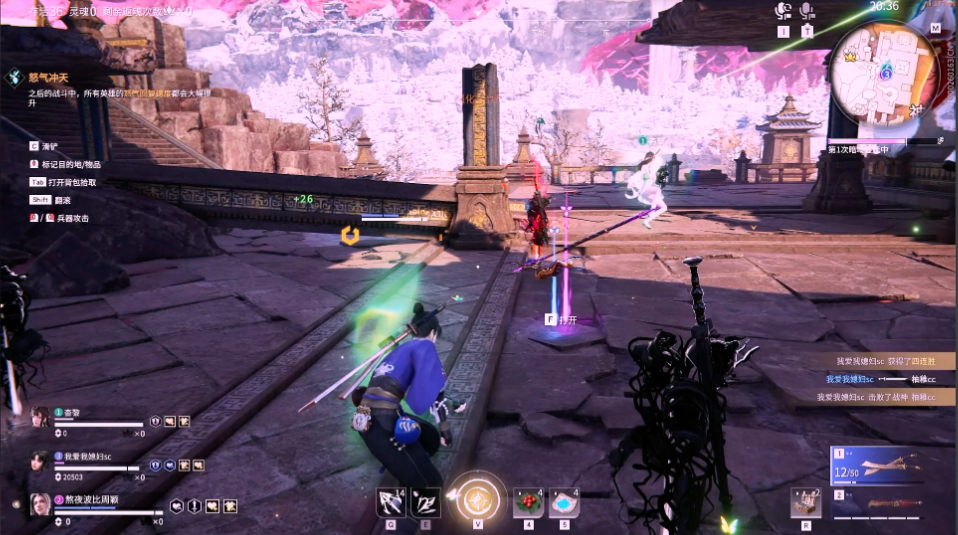Select the primary weapon slot showing 12/50
The width and height of the screenshot is (958, 535).
[877, 466]
